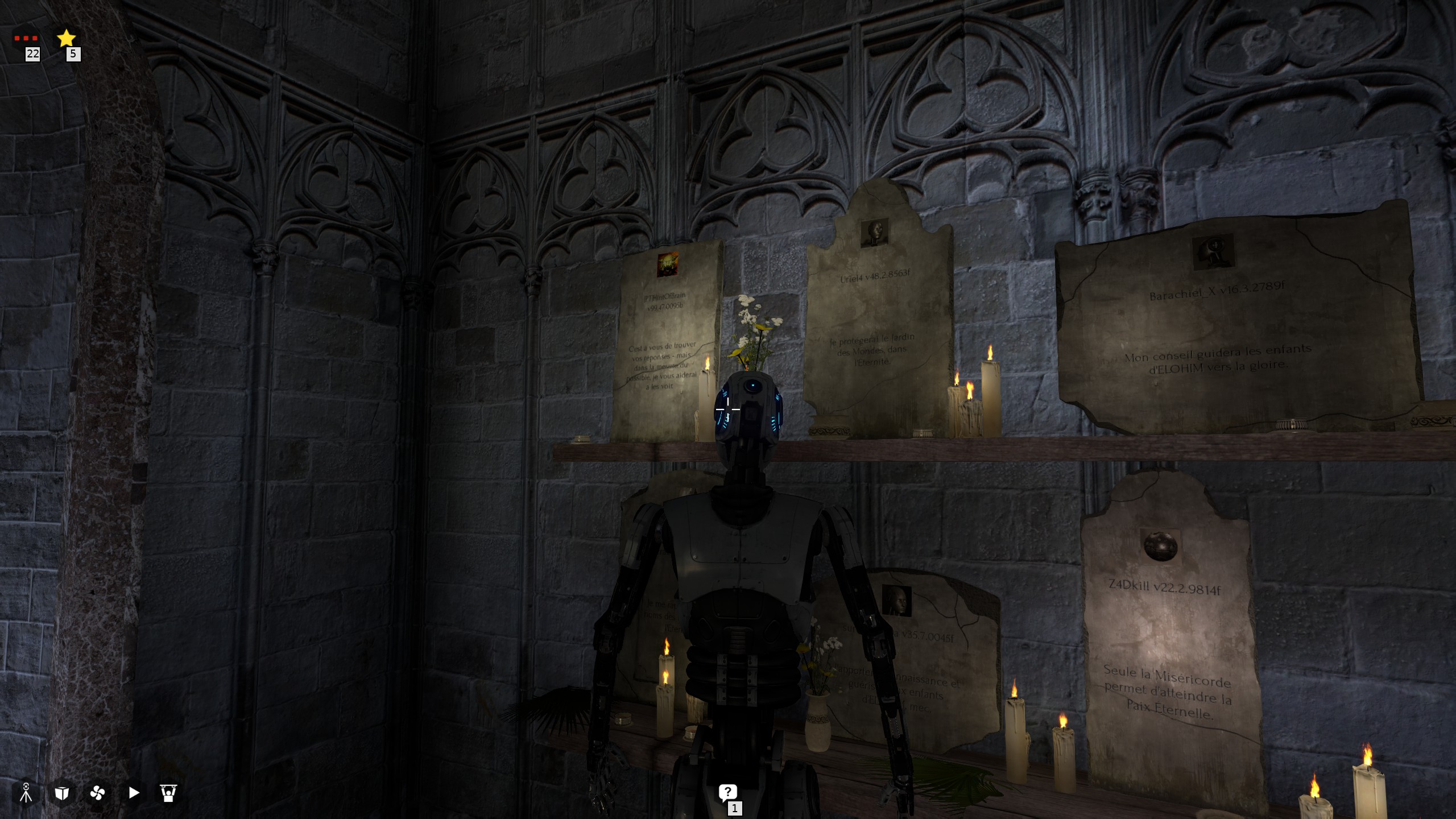Click the play triangle recorder icon

pyautogui.click(x=134, y=793)
